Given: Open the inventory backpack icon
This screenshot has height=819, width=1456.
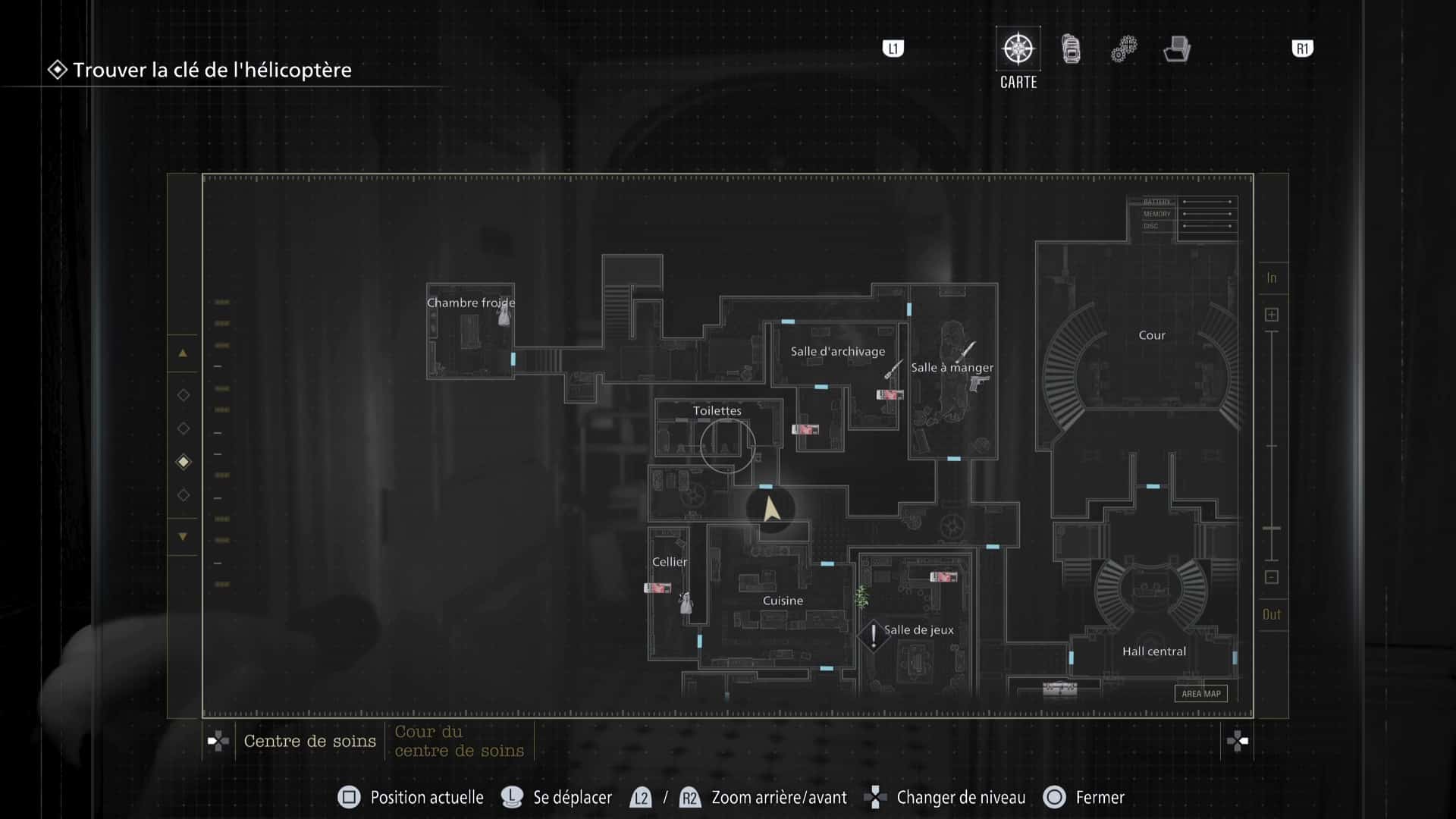Looking at the screenshot, I should tap(1070, 48).
